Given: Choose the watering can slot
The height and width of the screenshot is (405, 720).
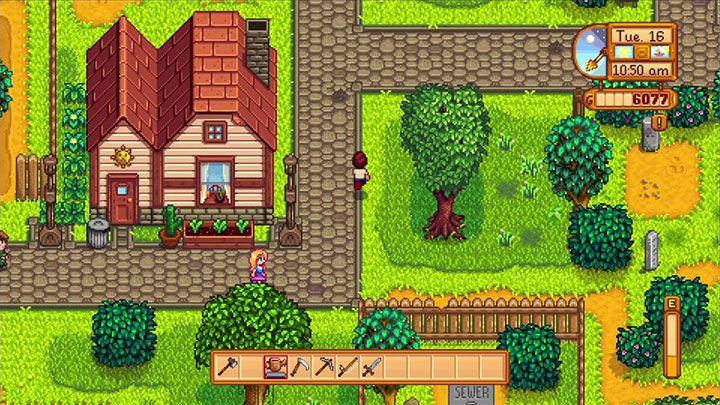Looking at the screenshot, I should tap(275, 367).
